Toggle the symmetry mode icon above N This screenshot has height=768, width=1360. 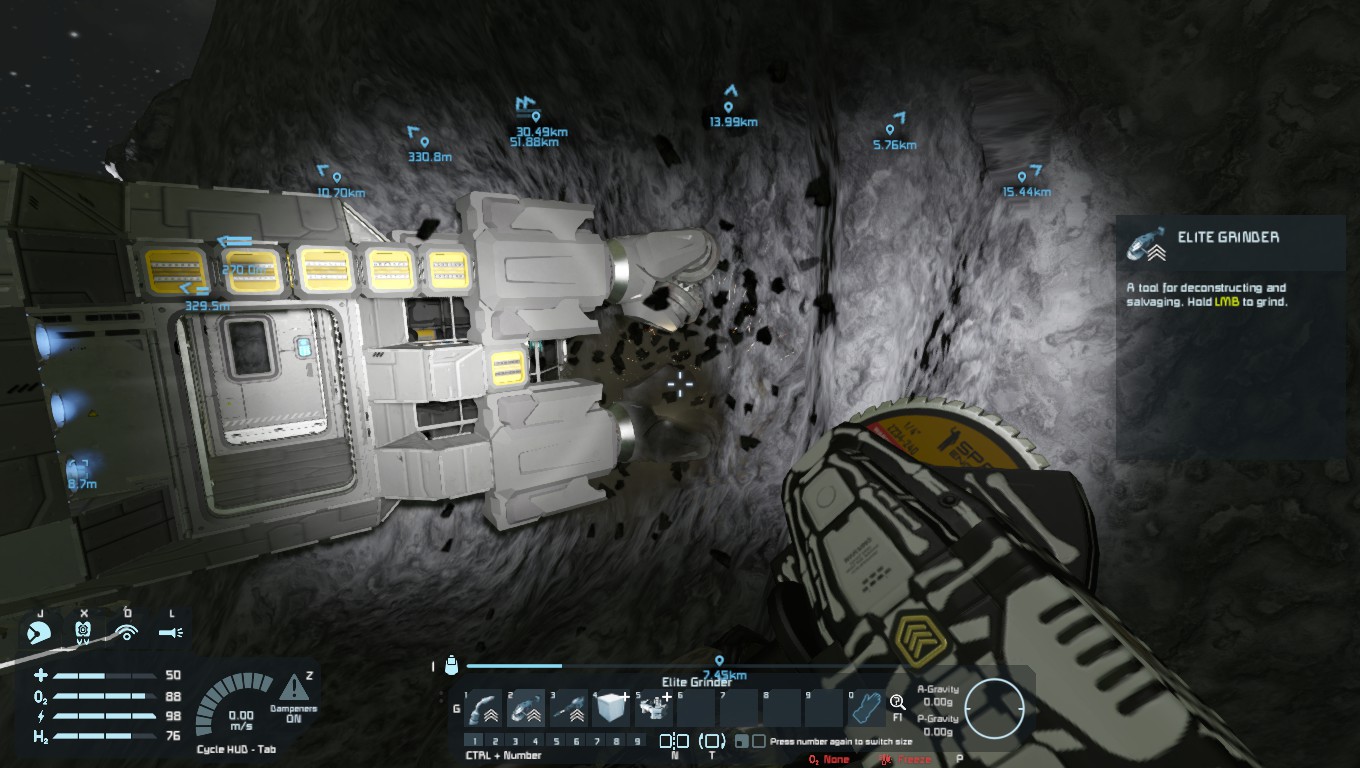click(674, 741)
